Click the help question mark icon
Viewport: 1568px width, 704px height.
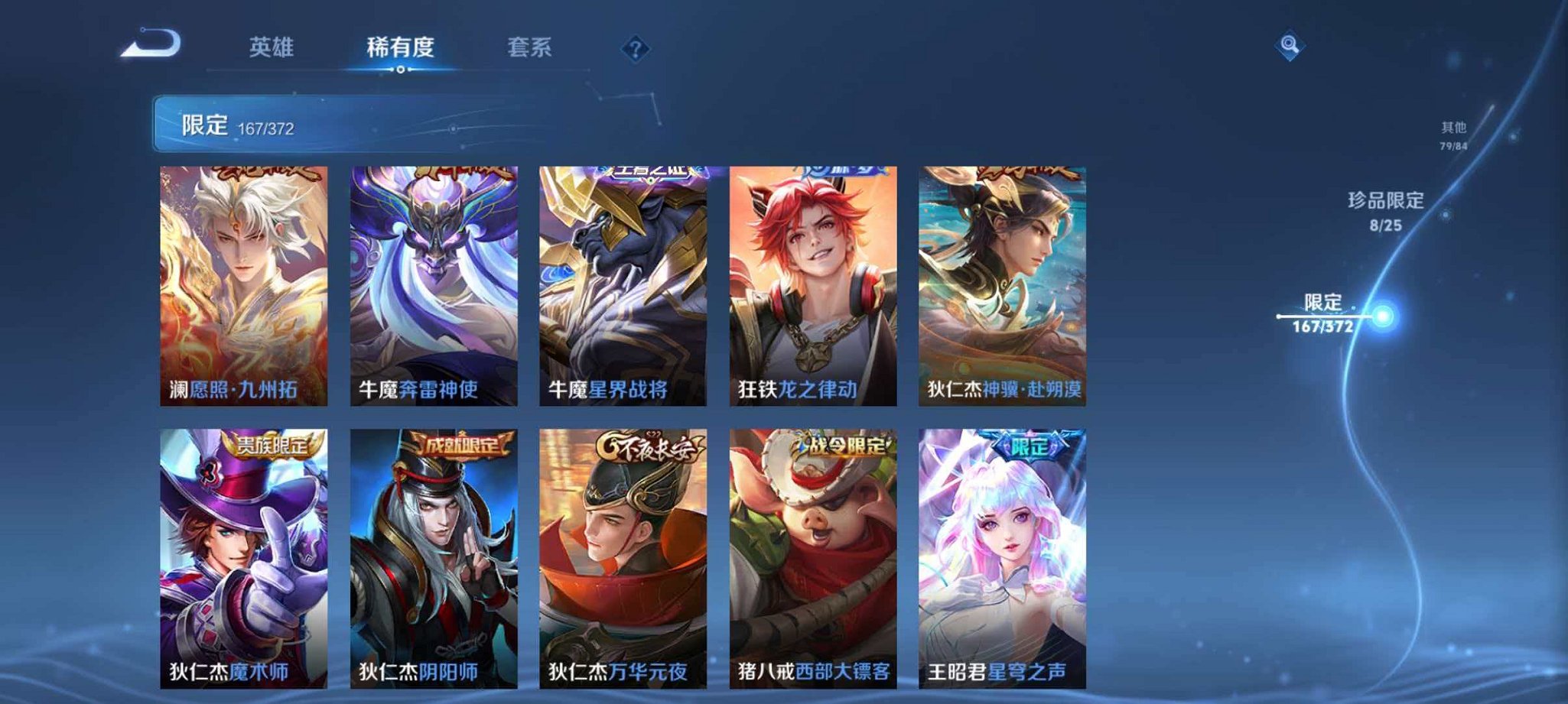[x=635, y=50]
